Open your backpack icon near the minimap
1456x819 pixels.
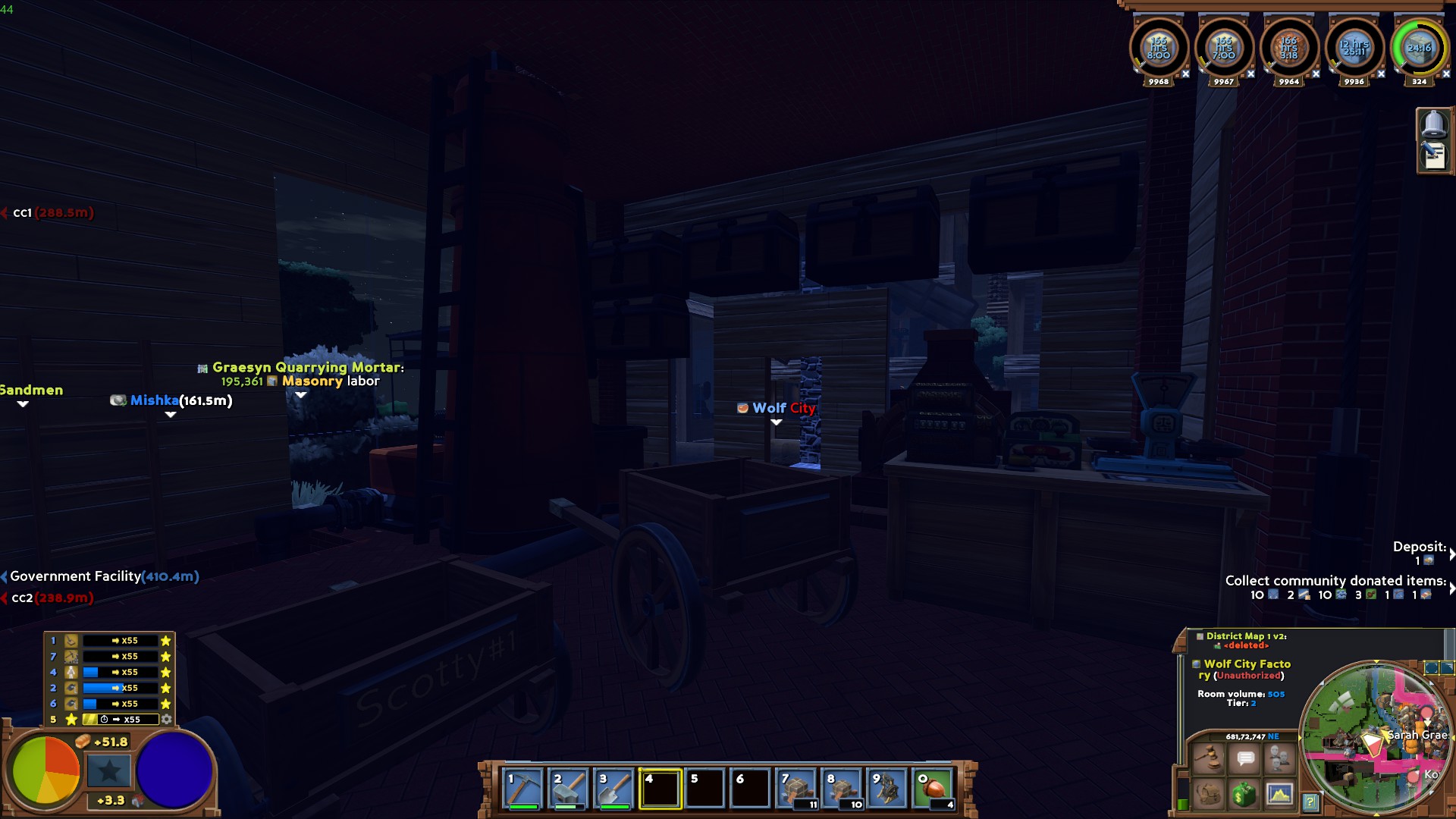[x=1208, y=794]
